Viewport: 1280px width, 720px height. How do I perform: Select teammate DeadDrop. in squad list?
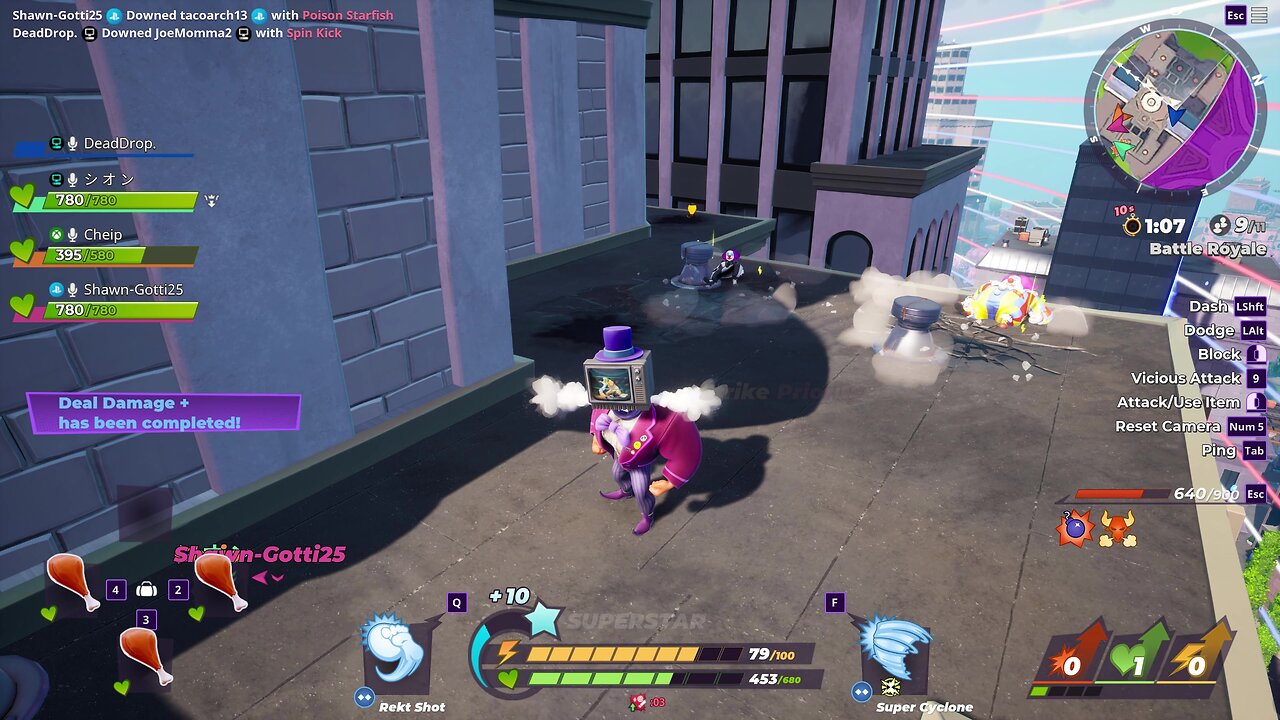click(x=119, y=144)
